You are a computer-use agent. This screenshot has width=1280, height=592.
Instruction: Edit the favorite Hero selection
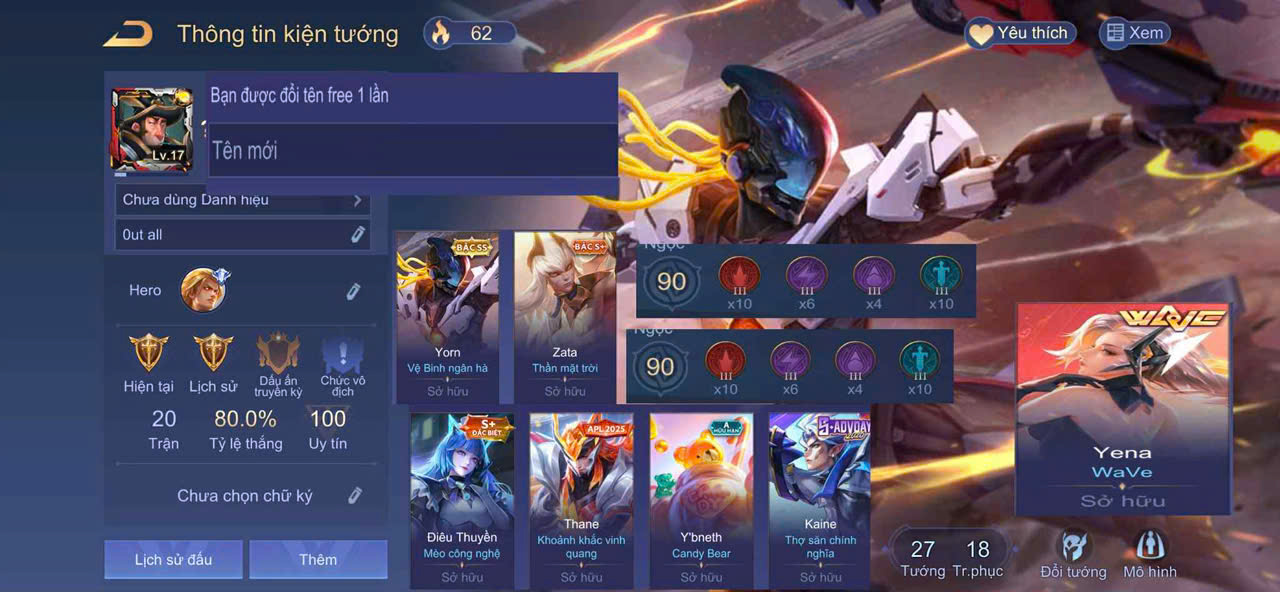[x=353, y=291]
